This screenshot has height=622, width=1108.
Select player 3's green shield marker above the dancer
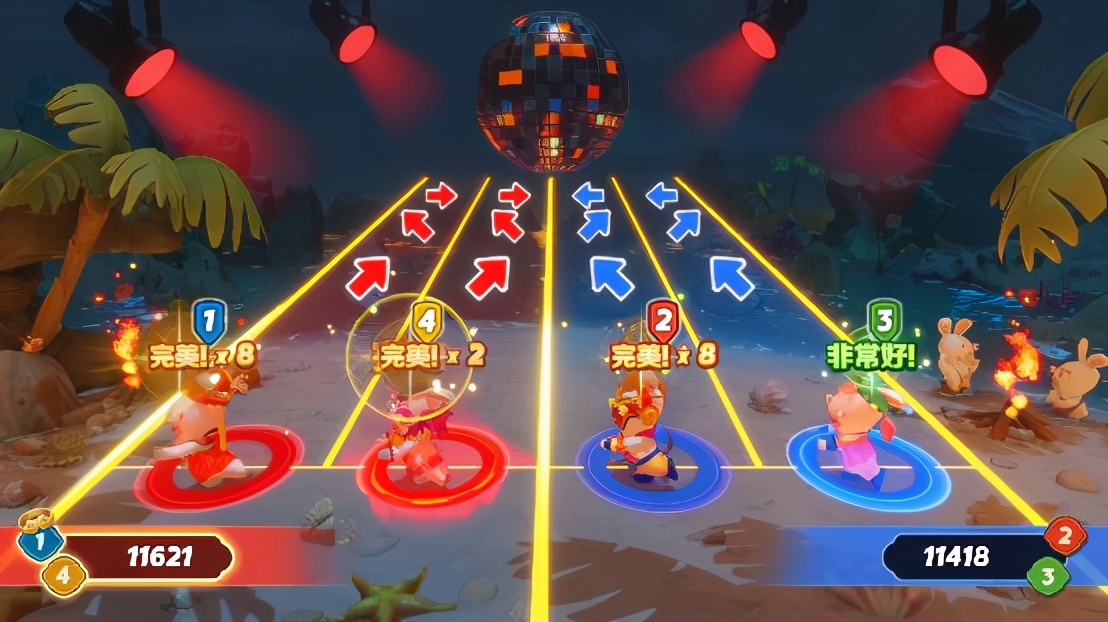(x=882, y=322)
